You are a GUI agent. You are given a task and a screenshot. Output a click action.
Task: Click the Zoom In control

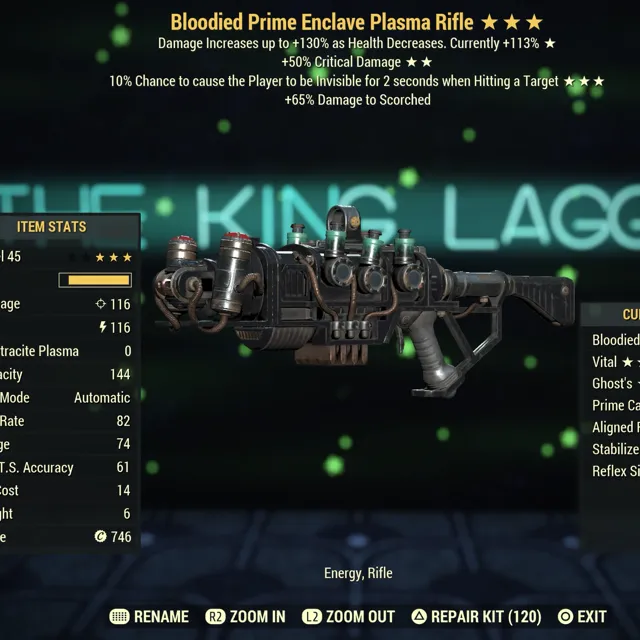245,617
